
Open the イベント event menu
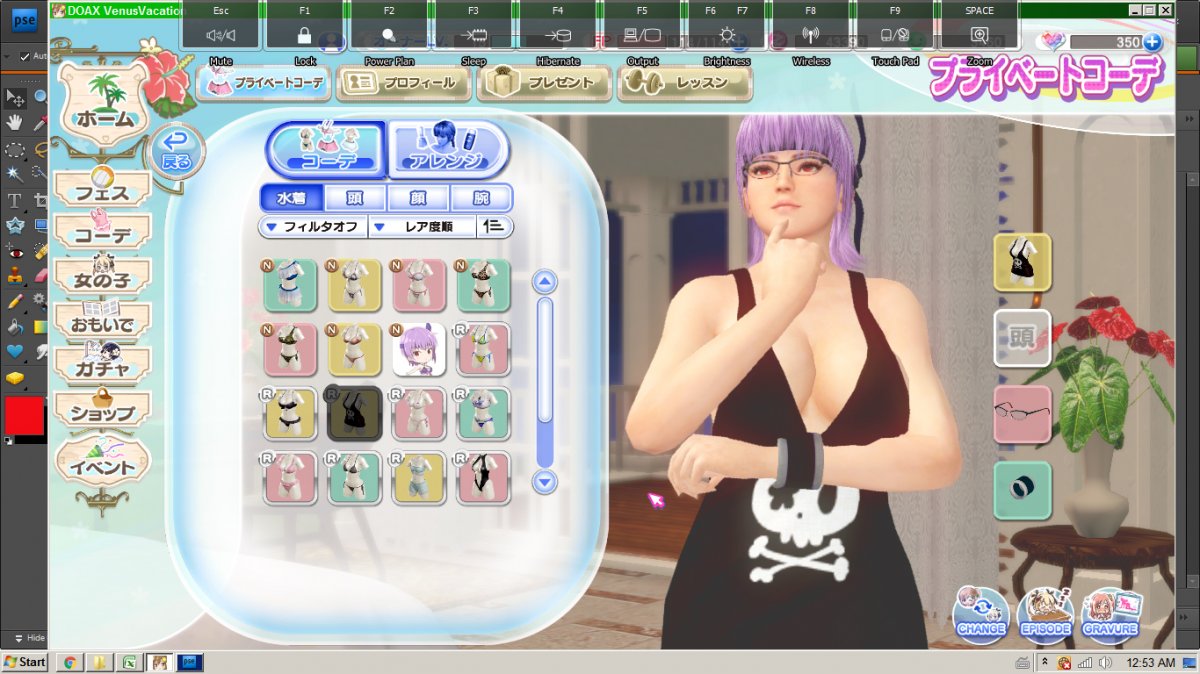click(x=102, y=466)
